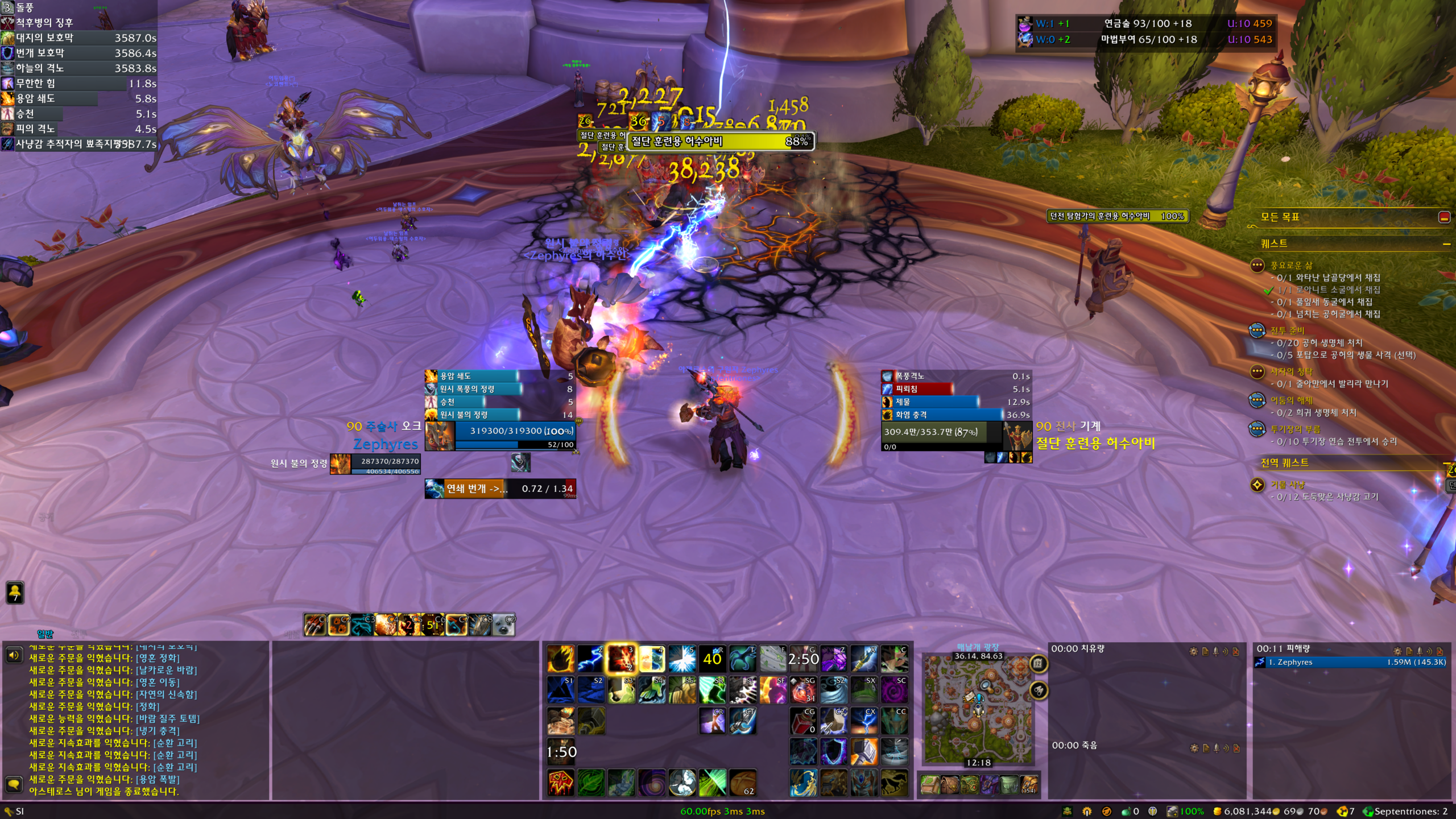
Task: Cast the Lightning Bolt ability on key 2
Action: pos(590,659)
